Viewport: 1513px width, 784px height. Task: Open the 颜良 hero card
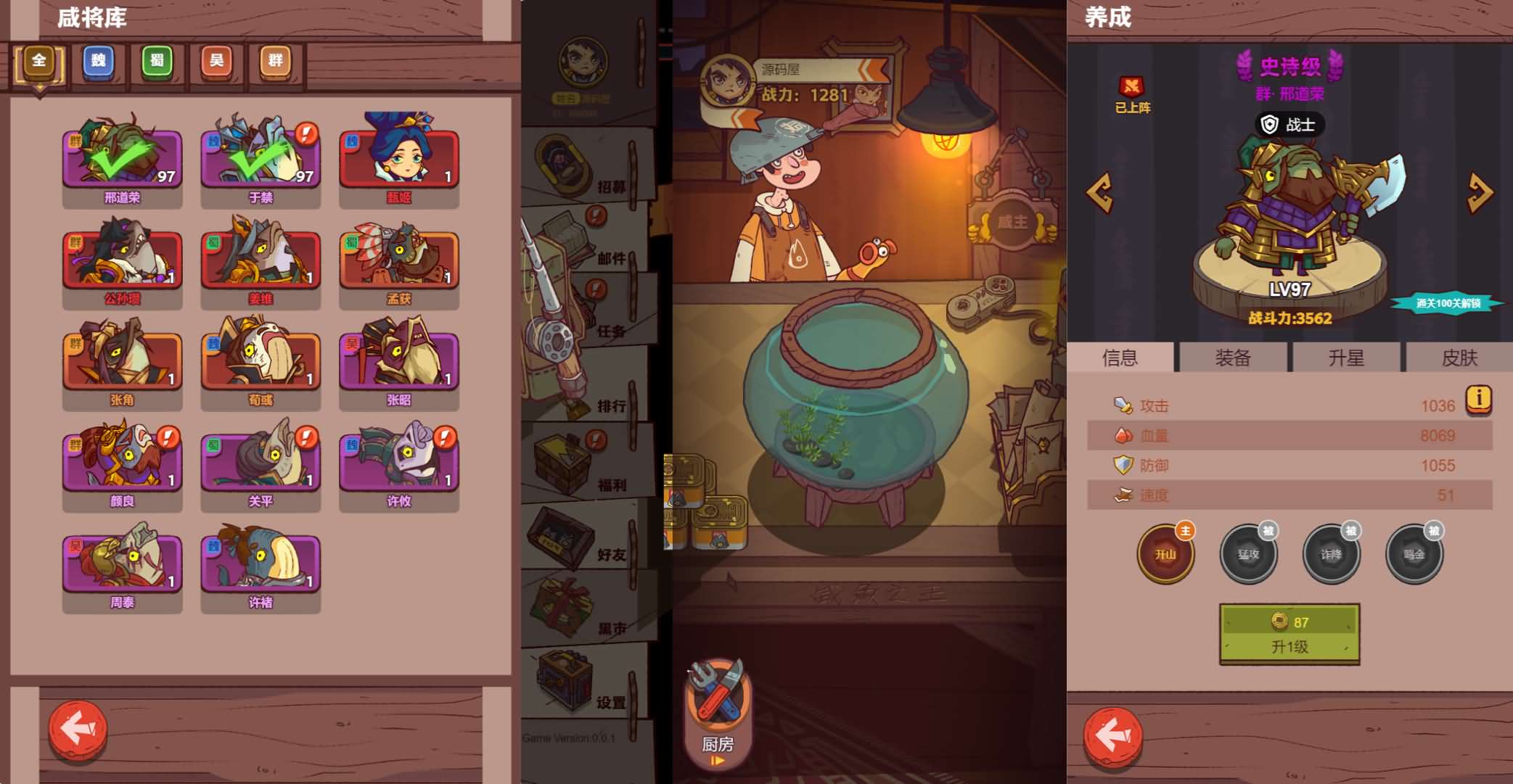coord(122,463)
